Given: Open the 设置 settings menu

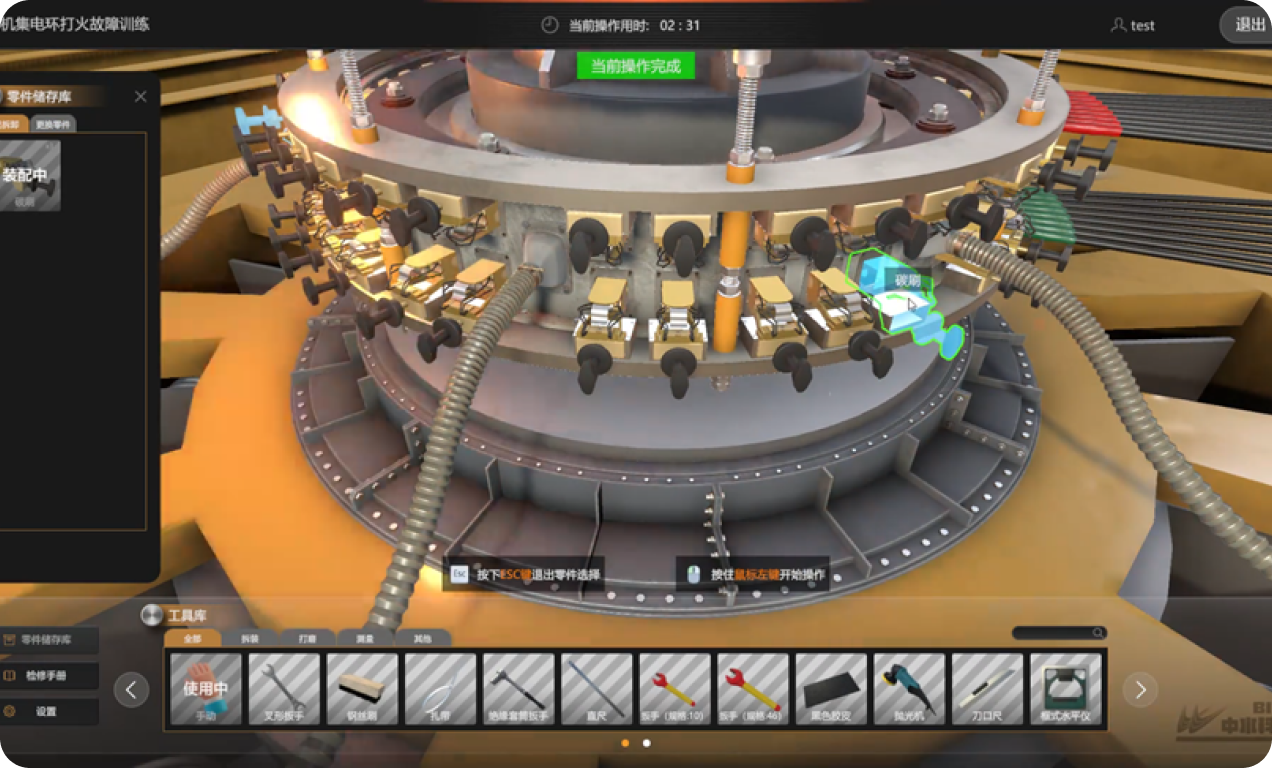Looking at the screenshot, I should [x=50, y=712].
